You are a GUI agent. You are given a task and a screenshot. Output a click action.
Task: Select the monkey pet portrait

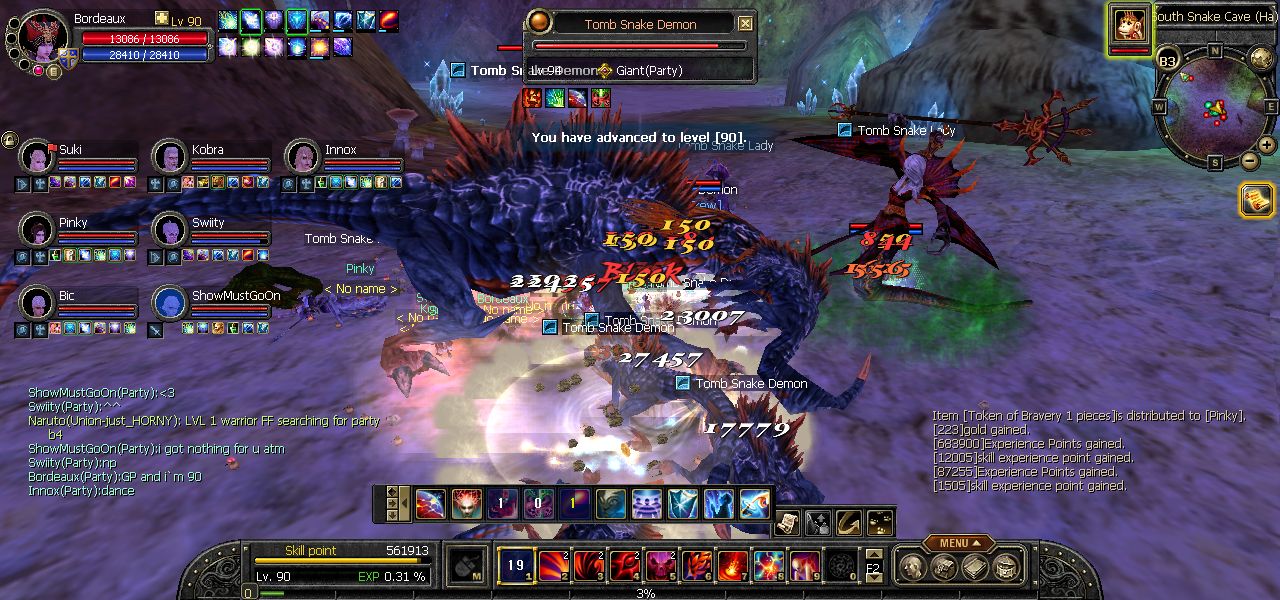click(1129, 24)
